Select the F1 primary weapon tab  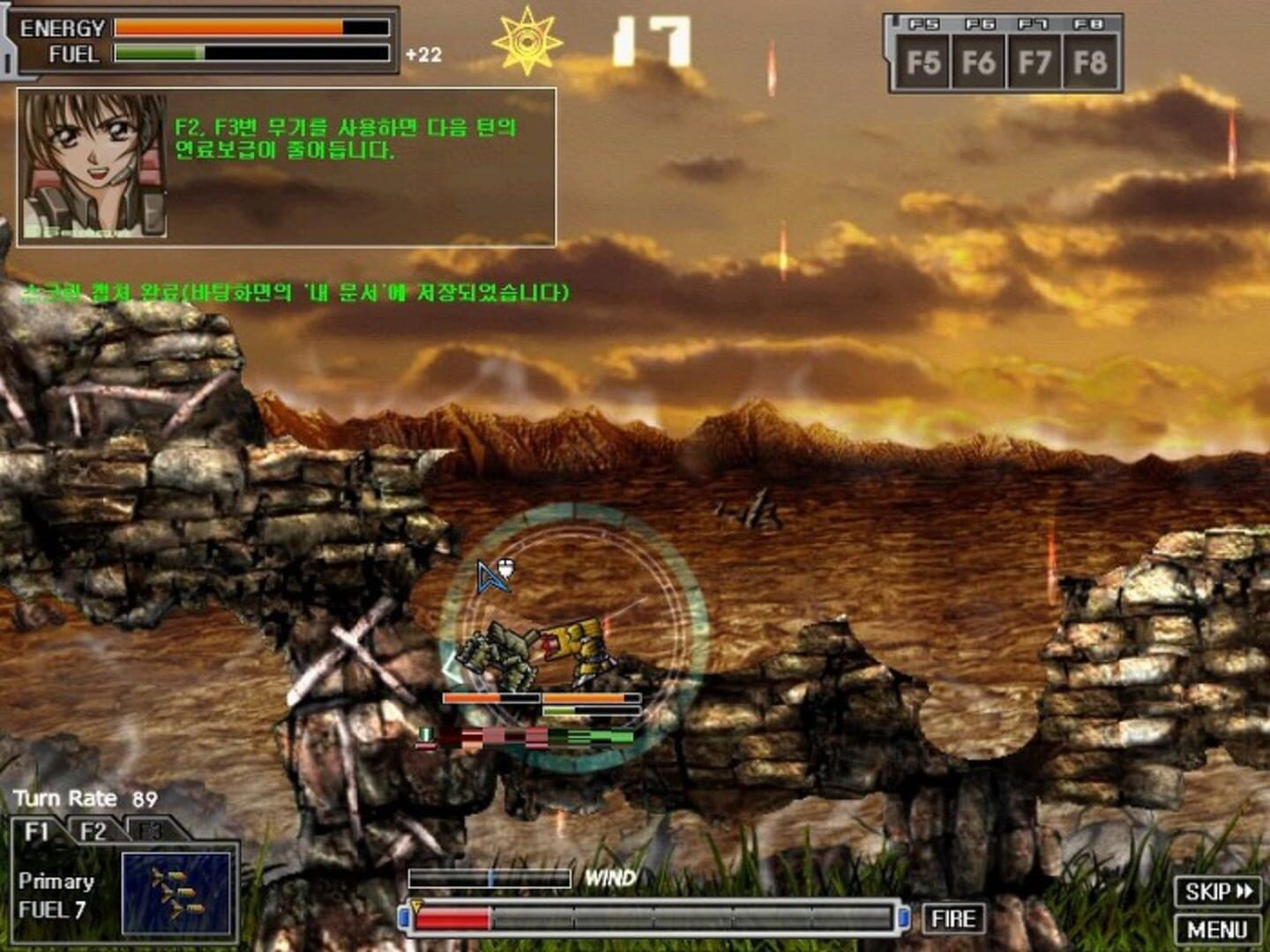pyautogui.click(x=39, y=830)
